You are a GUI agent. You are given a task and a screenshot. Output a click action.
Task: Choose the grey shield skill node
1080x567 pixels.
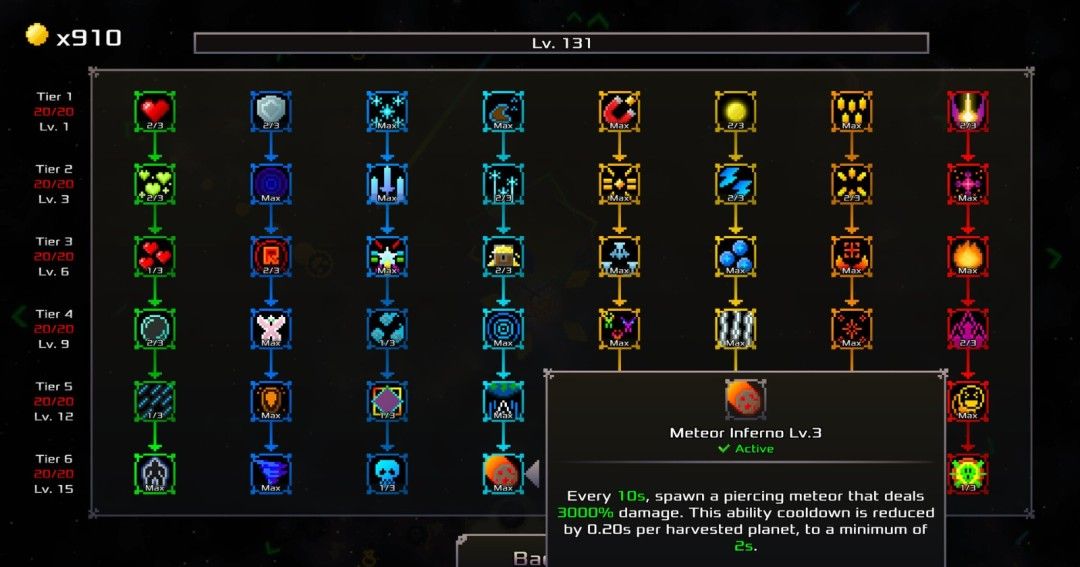(271, 110)
